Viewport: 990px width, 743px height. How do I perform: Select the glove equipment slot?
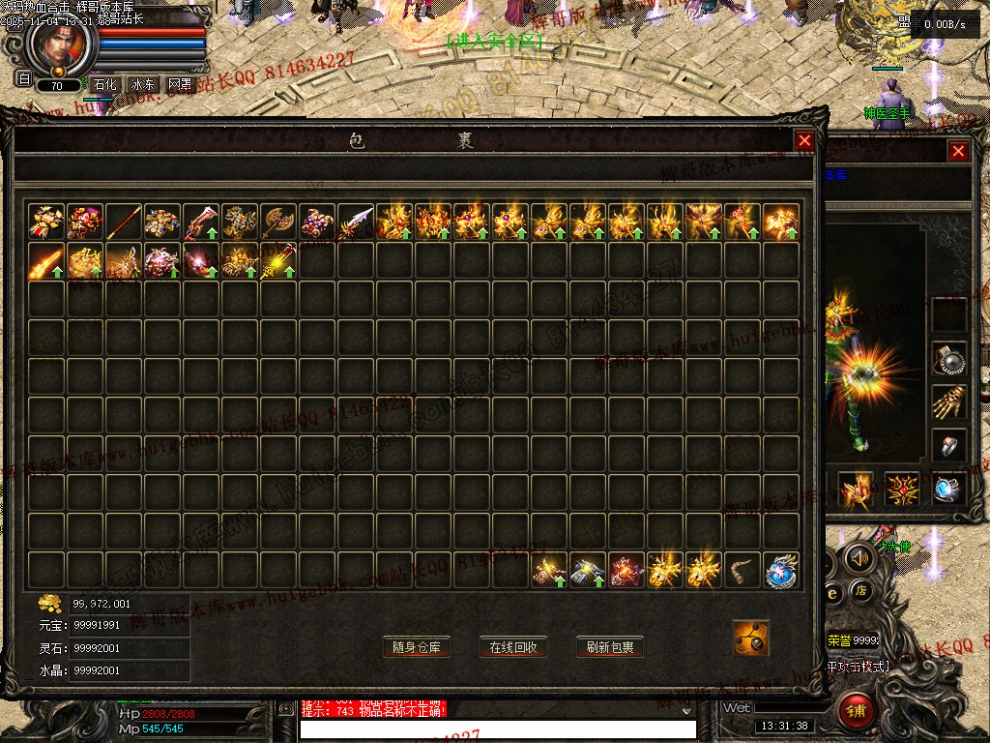(x=948, y=402)
